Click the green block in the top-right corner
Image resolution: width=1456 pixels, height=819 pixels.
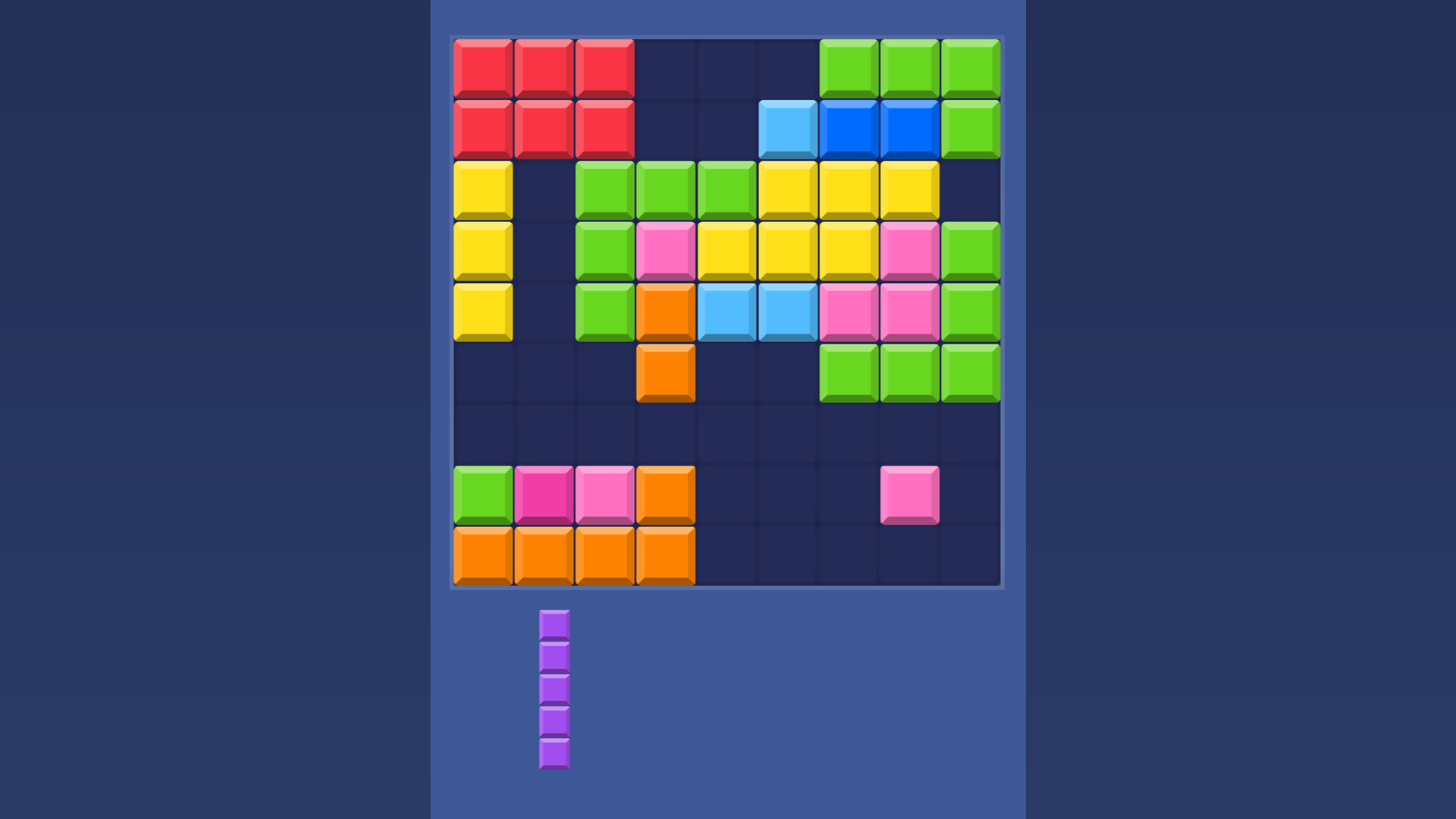coord(969,68)
